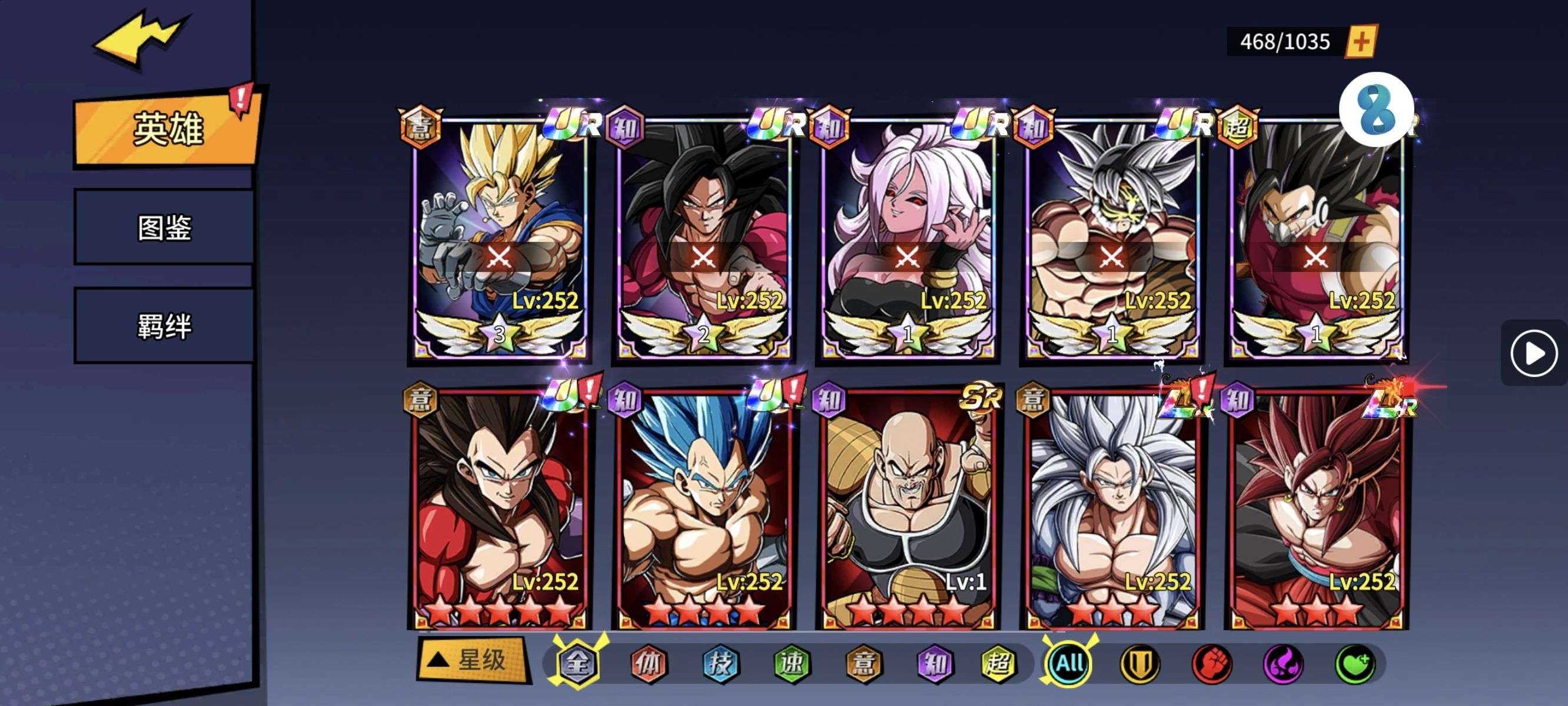Viewport: 1568px width, 706px height.
Task: Choose the pink-haired Android 21 card
Action: point(908,237)
